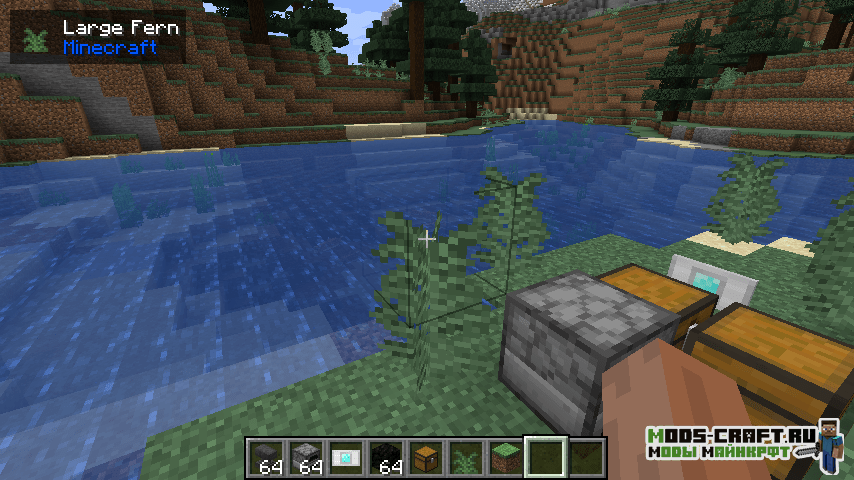The height and width of the screenshot is (480, 854).
Task: Pick the white panel with cyan screen
Action: click(x=345, y=457)
